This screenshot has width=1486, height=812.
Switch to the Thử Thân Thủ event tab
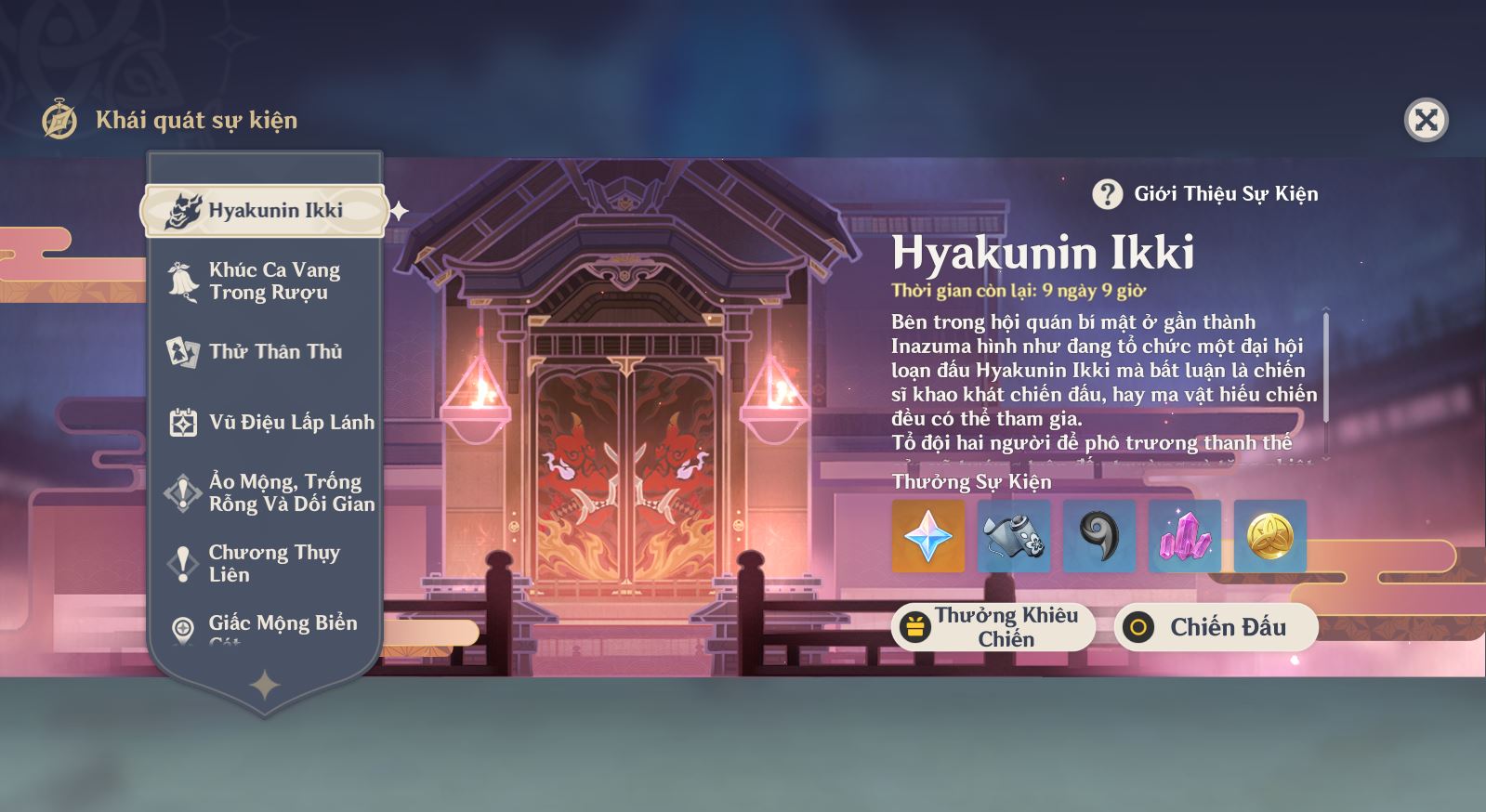pyautogui.click(x=263, y=351)
